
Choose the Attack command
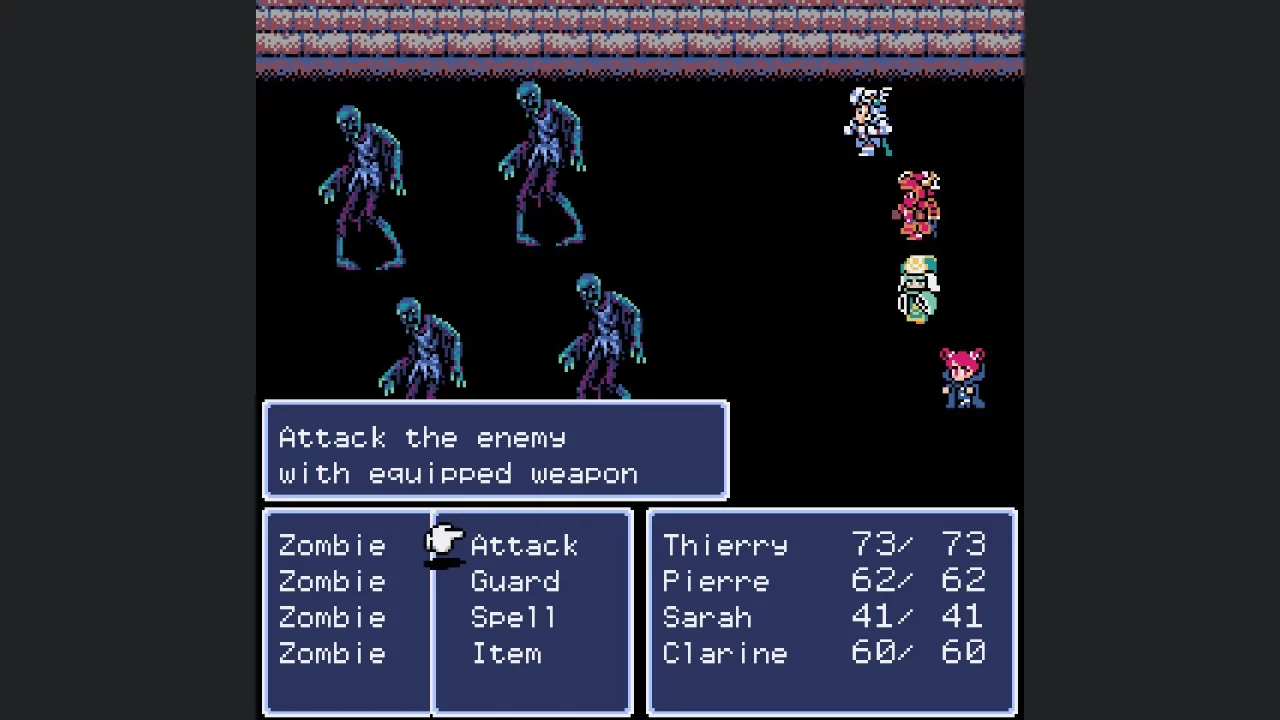tap(524, 545)
